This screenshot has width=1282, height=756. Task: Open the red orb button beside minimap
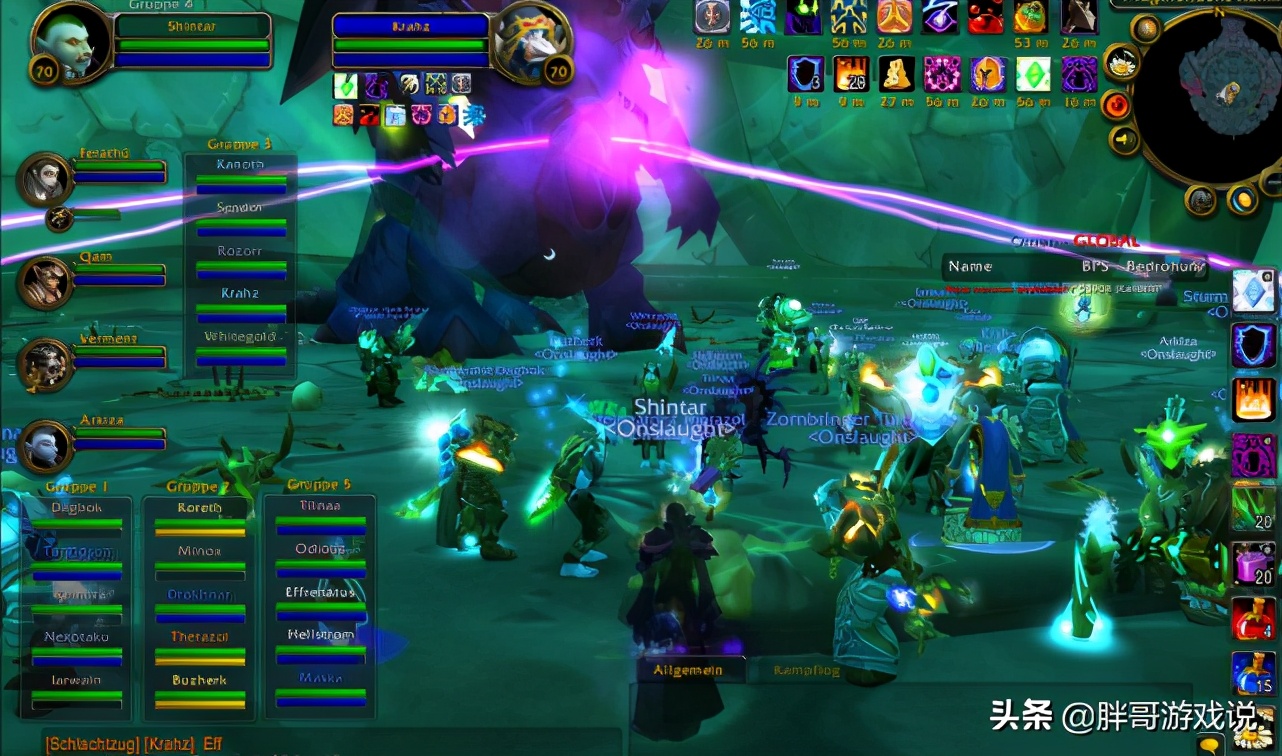tap(1116, 104)
